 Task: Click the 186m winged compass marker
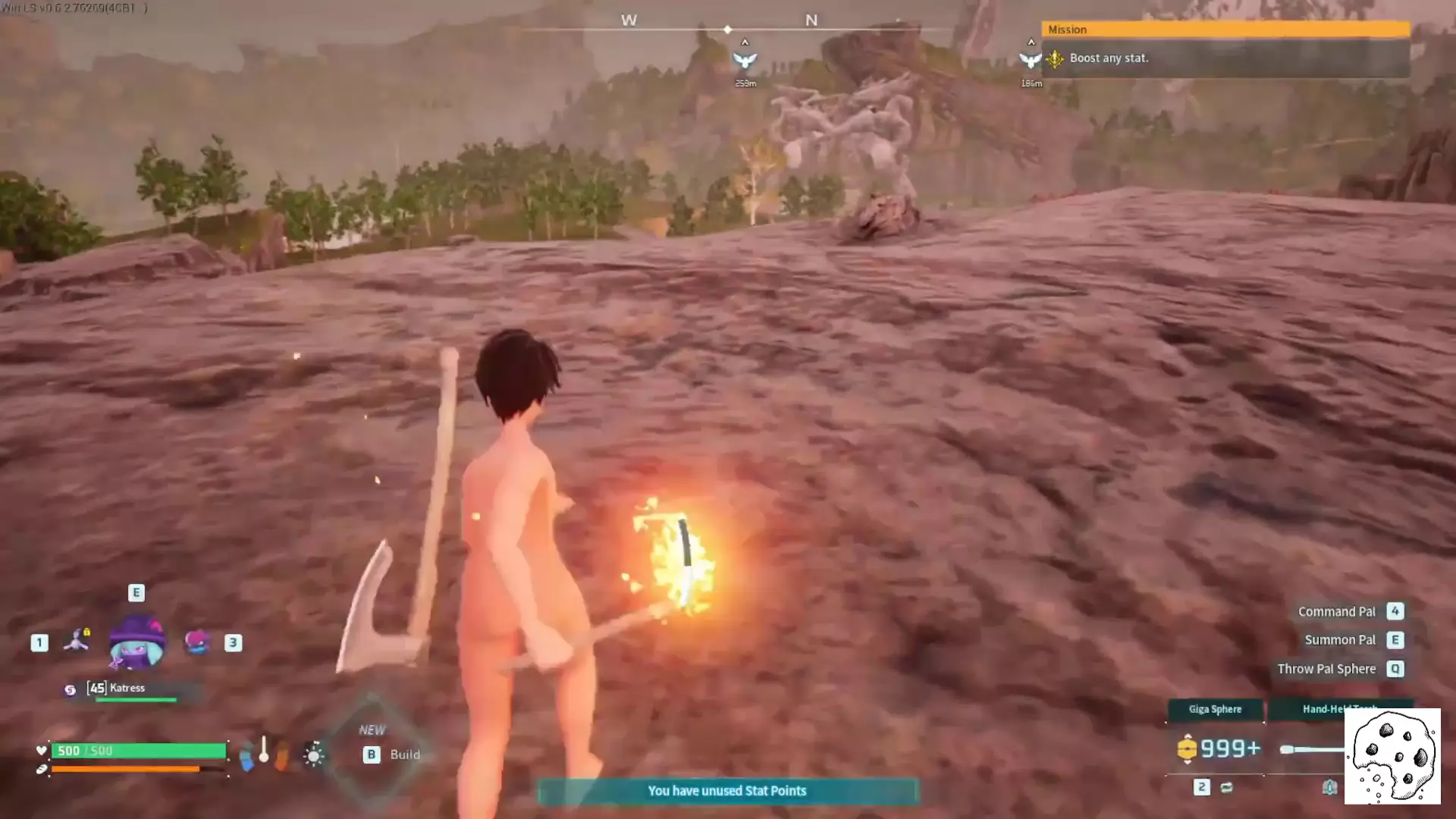click(x=1029, y=61)
